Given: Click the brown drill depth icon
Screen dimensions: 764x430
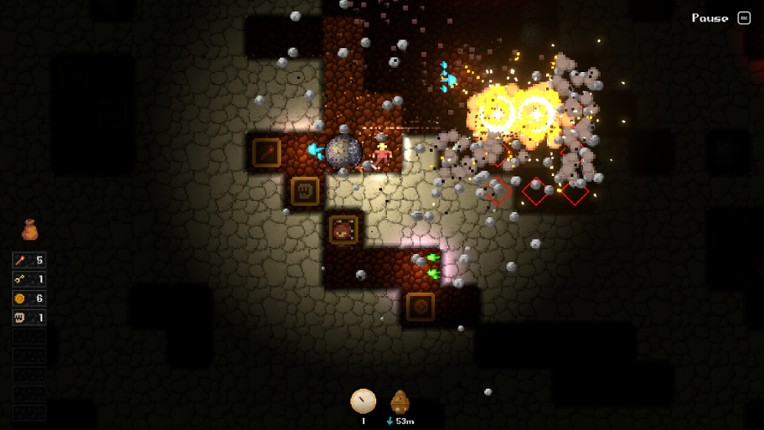Looking at the screenshot, I should [x=400, y=402].
